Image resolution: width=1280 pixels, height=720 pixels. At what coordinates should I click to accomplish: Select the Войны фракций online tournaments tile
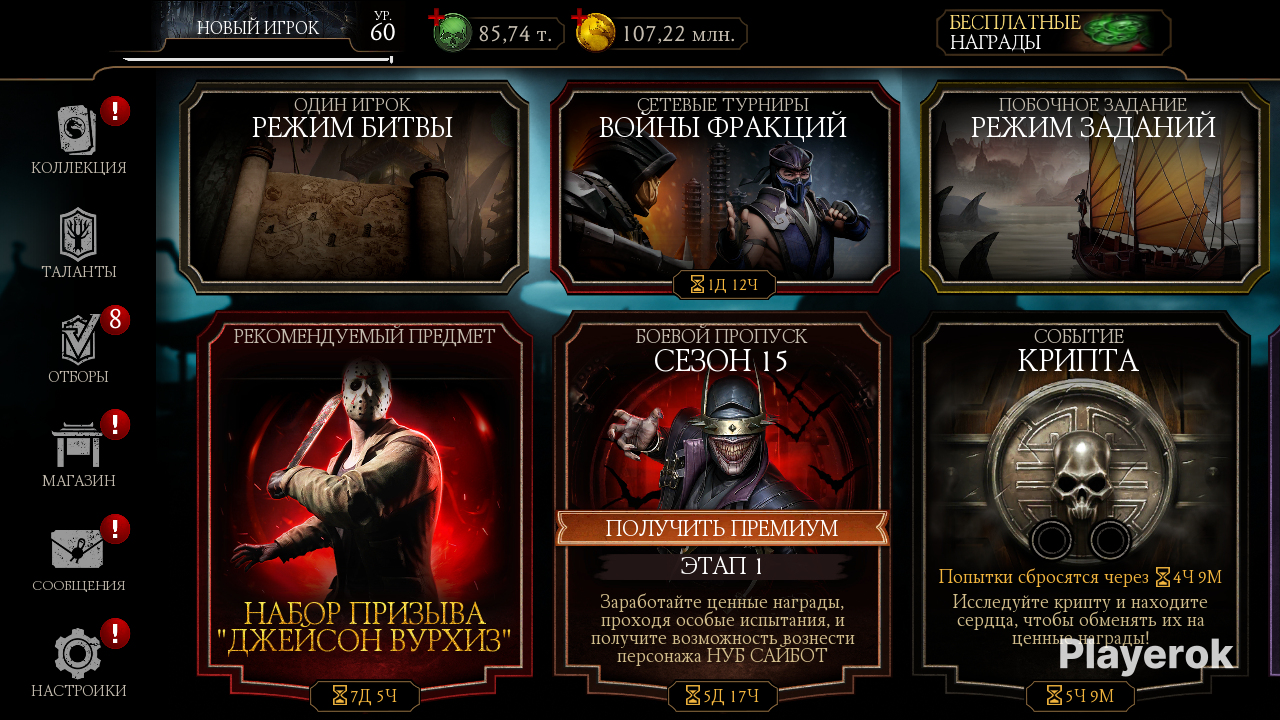click(x=723, y=188)
